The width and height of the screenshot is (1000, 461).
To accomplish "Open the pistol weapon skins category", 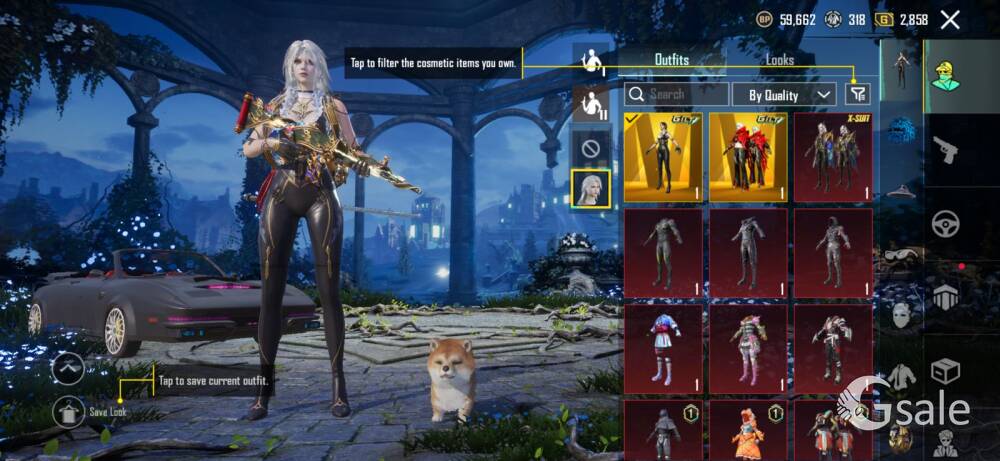I will click(945, 151).
